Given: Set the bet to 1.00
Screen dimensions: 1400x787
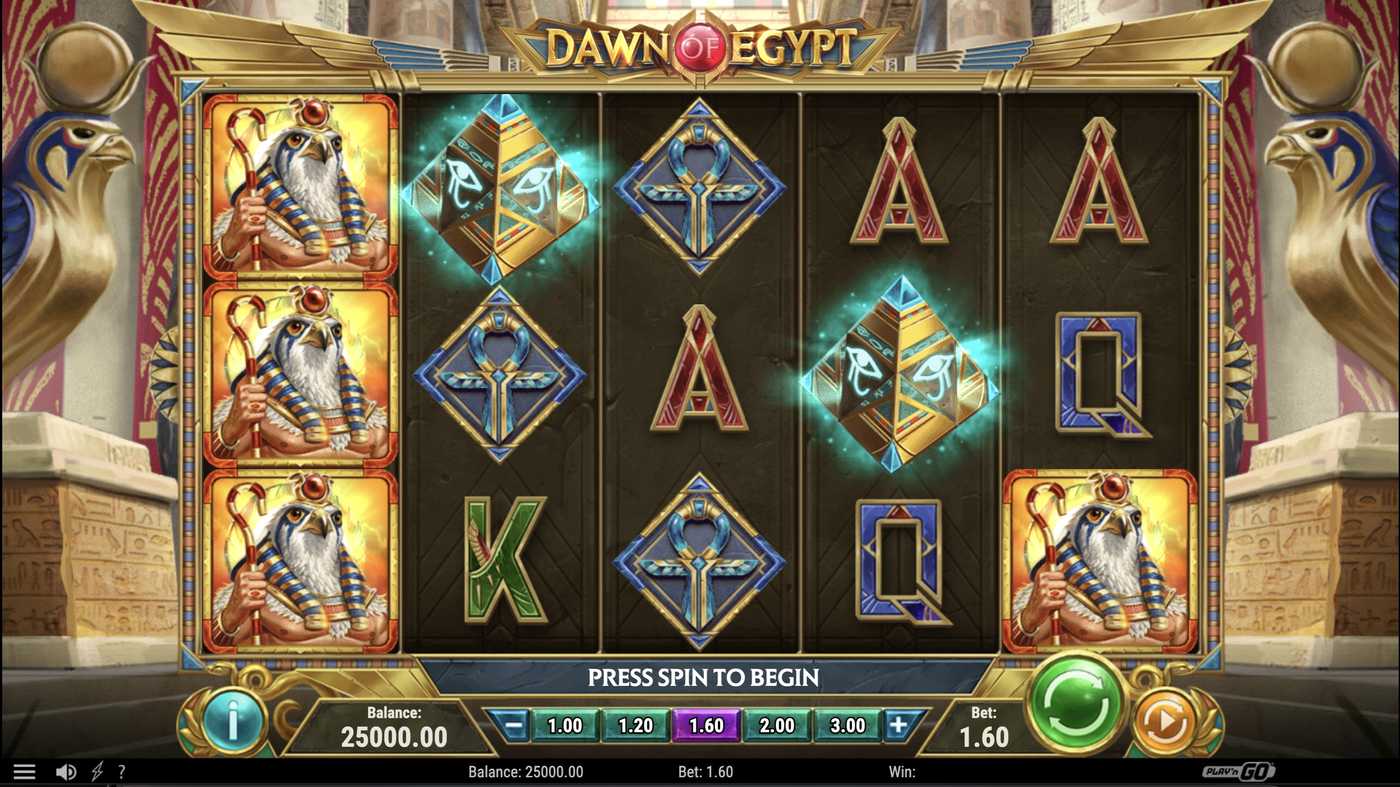Looking at the screenshot, I should [566, 726].
